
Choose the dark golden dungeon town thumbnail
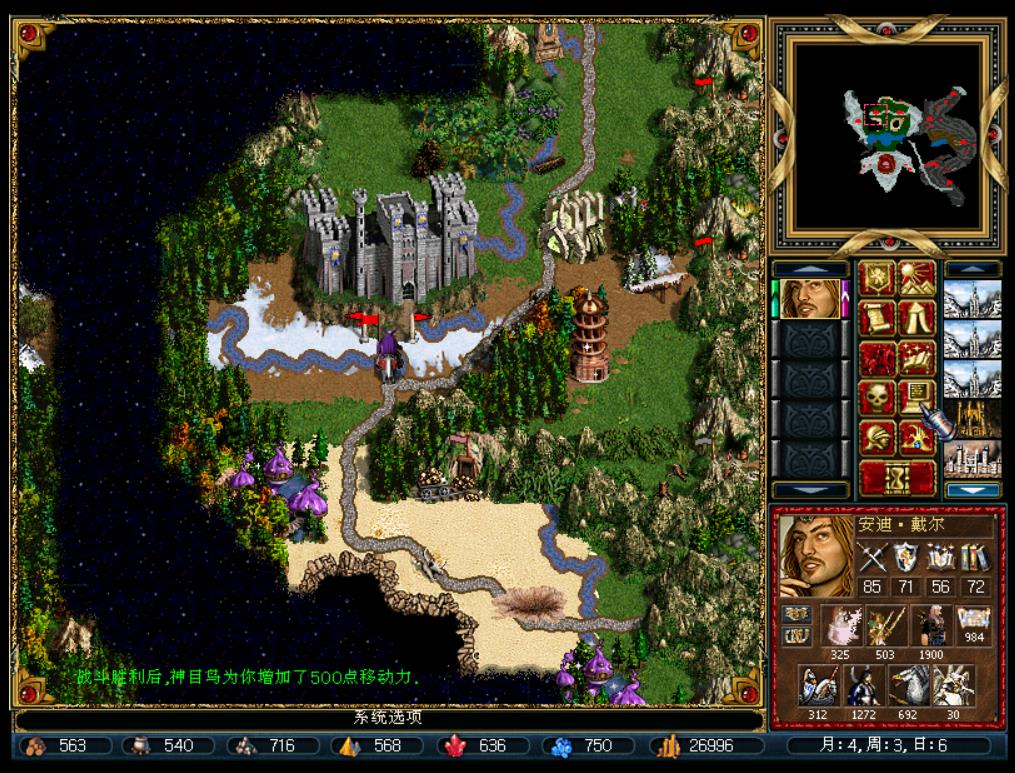pos(972,418)
